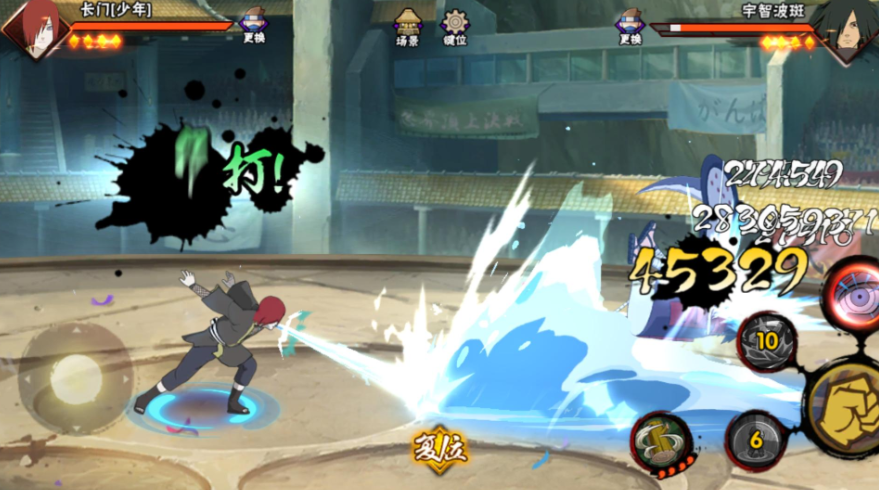Use the substitution log jutsu
Viewport: 879px width, 490px height.
click(662, 441)
